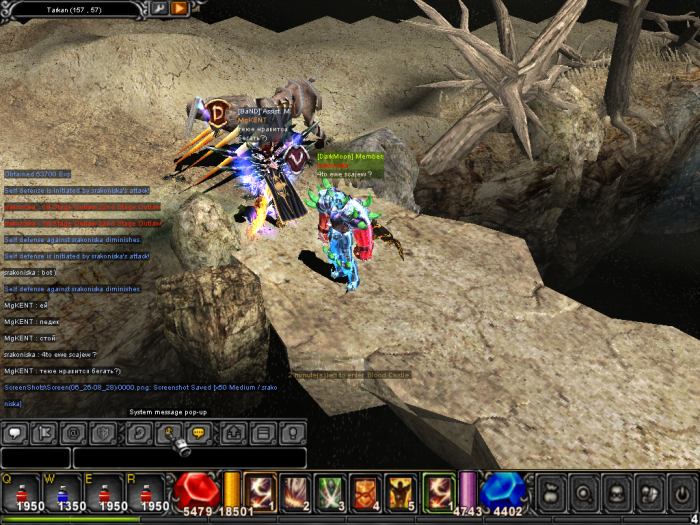
Task: Open the wrench settings button
Action: (x=158, y=9)
